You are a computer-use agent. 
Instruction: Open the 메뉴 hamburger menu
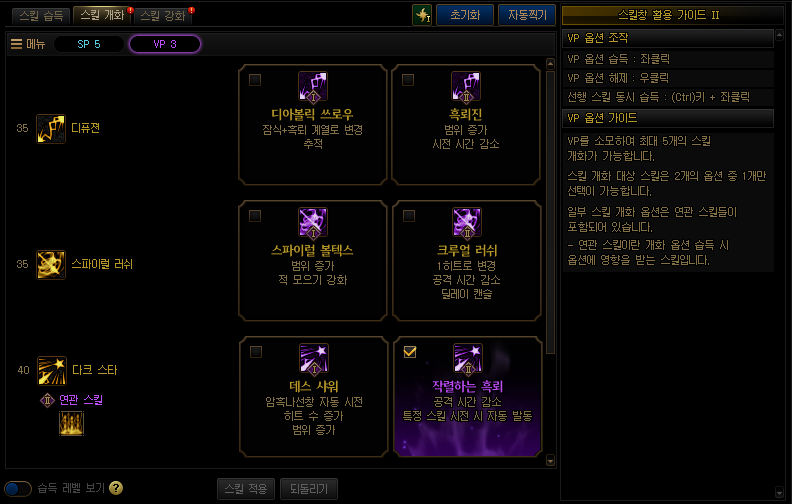pyautogui.click(x=27, y=44)
